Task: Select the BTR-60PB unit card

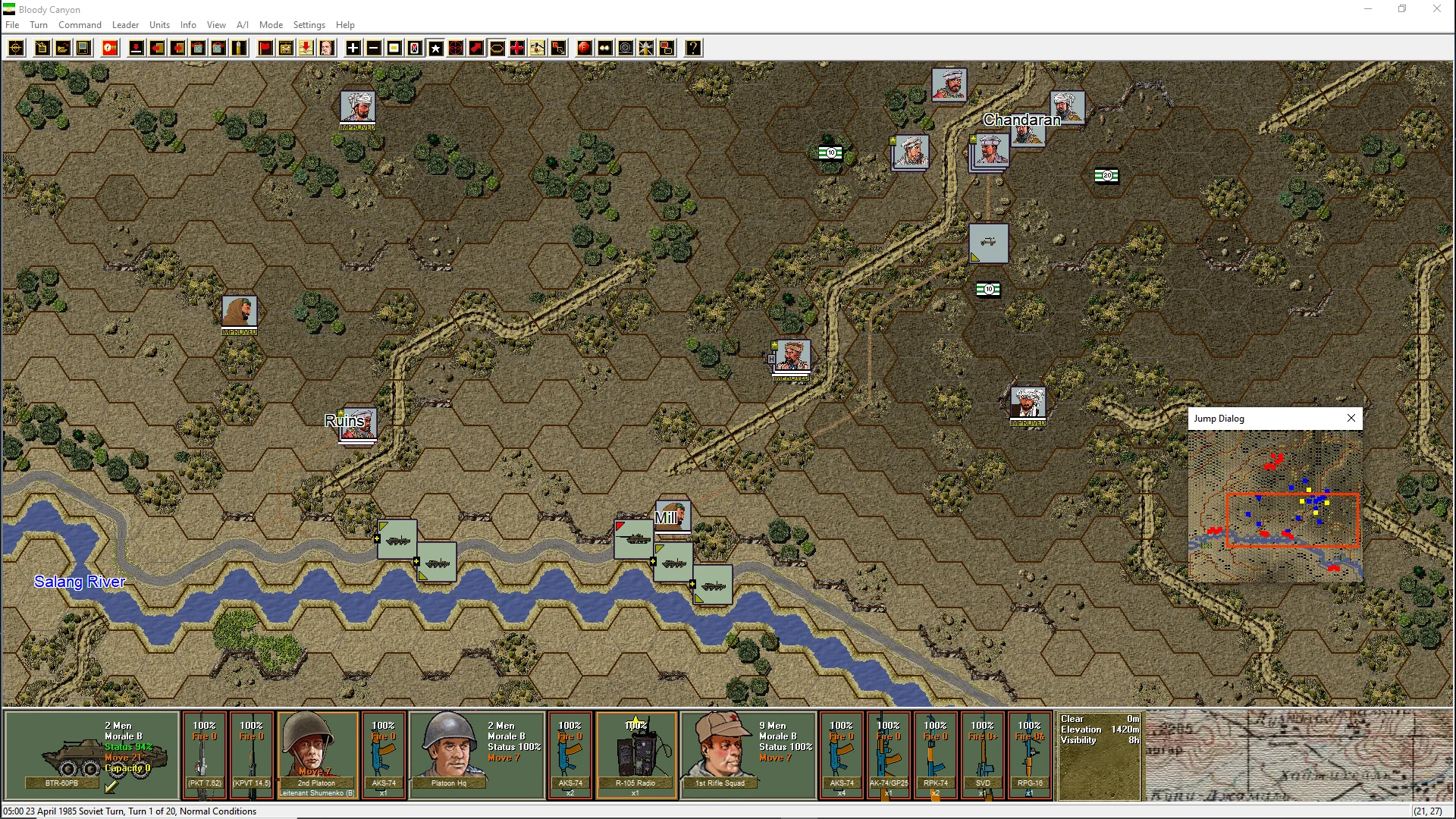Action: 92,755
